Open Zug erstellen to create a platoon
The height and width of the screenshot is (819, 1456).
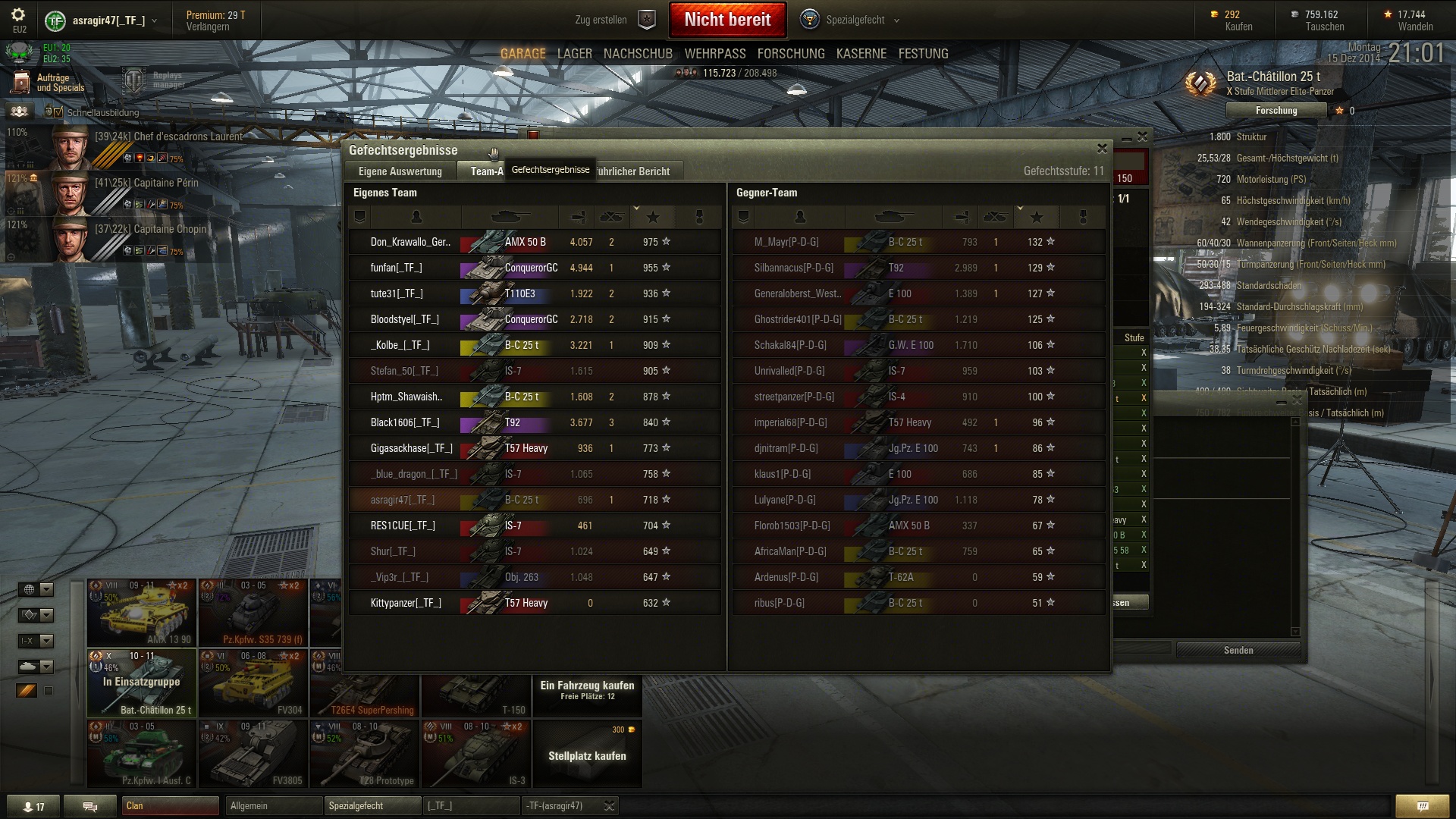tap(613, 20)
